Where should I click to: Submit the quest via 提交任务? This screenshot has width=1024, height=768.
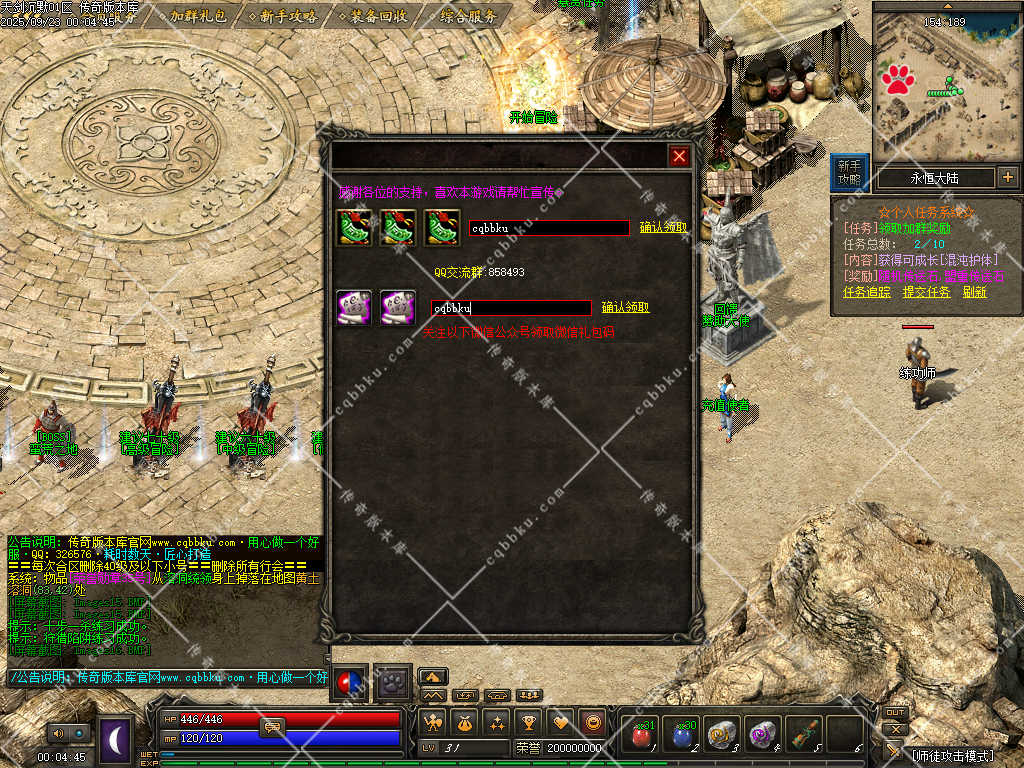(926, 292)
